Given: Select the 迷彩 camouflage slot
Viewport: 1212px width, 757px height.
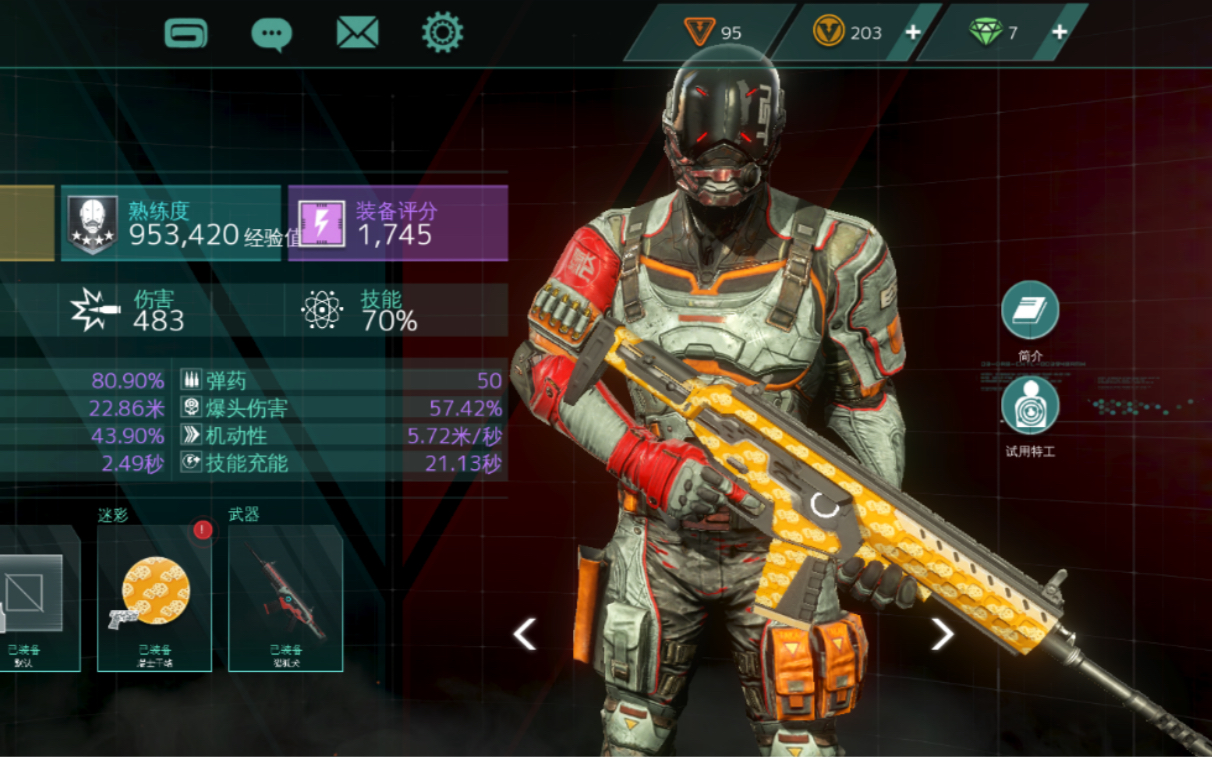Looking at the screenshot, I should tap(155, 597).
